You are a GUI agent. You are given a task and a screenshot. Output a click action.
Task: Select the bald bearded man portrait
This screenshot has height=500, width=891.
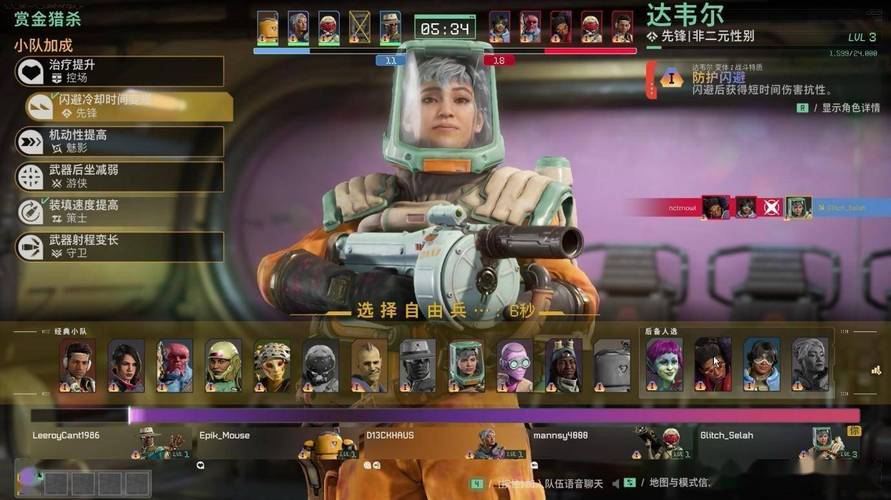(369, 365)
